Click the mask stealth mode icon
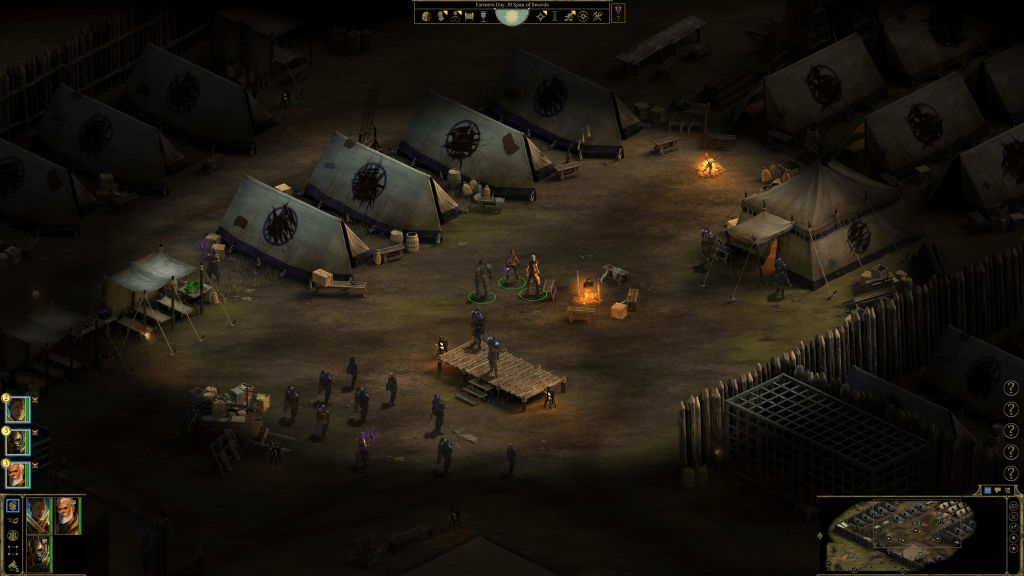This screenshot has height=576, width=1024. click(13, 520)
